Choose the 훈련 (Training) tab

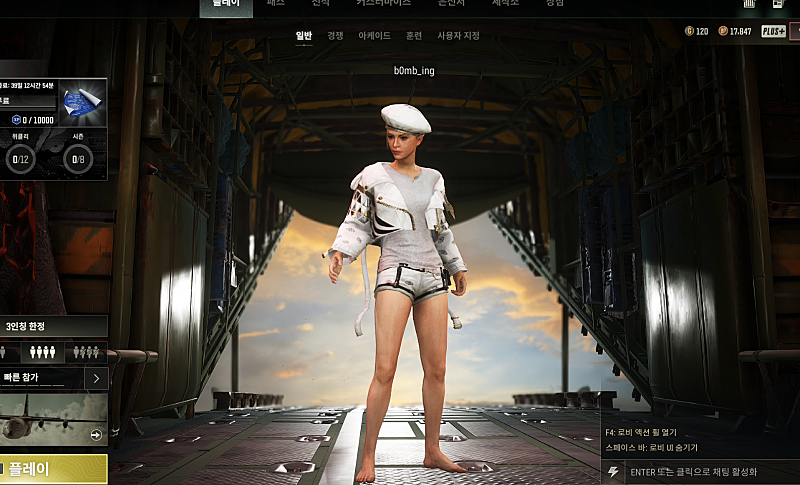click(413, 36)
